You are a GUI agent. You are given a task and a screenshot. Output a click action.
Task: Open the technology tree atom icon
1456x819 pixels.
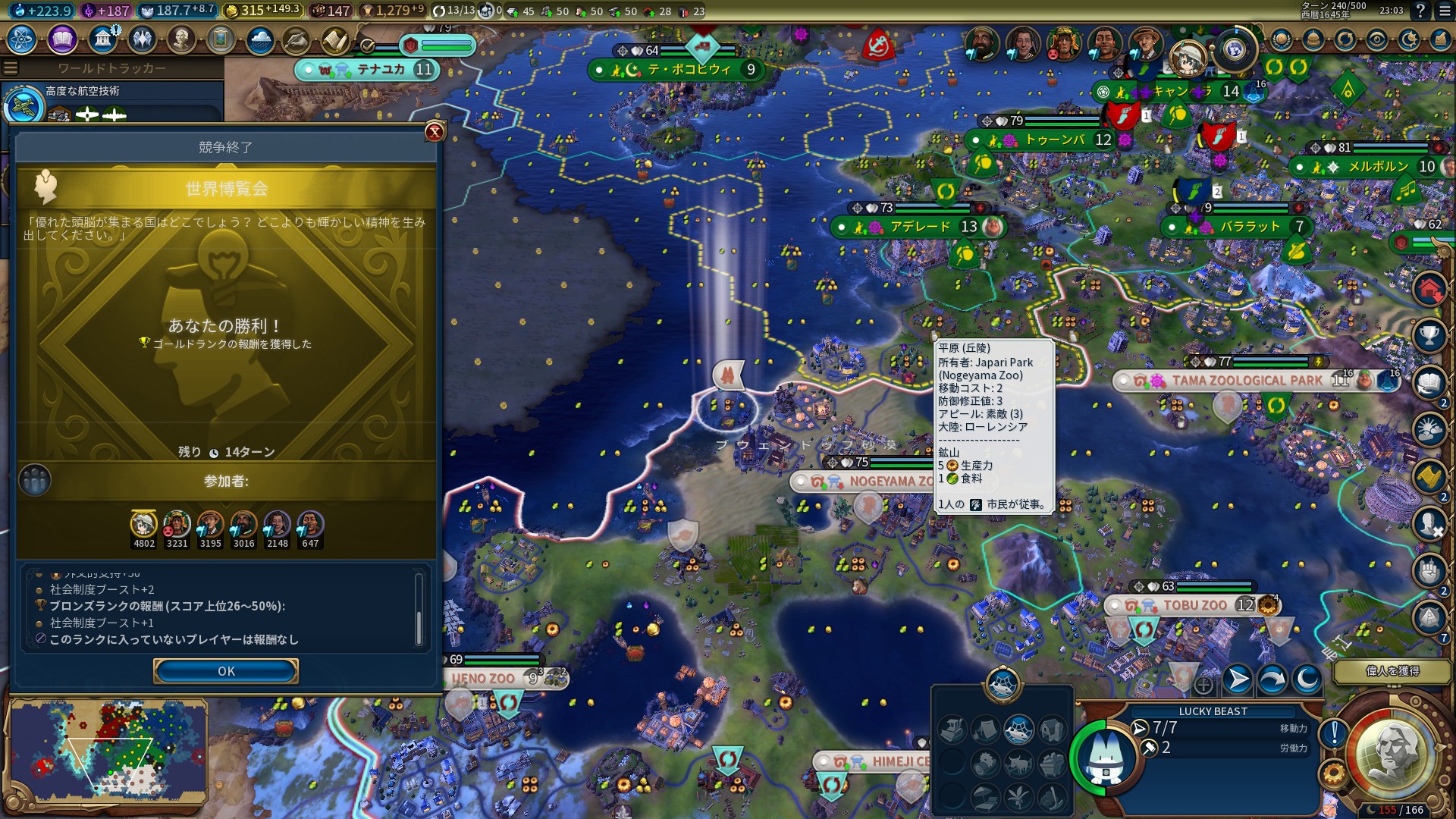click(x=22, y=39)
